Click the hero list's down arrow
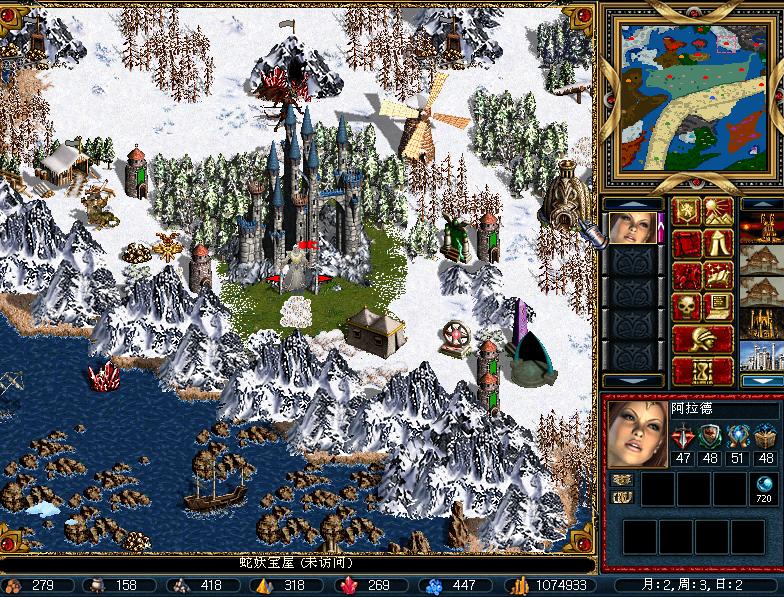784x597 pixels. [x=634, y=380]
